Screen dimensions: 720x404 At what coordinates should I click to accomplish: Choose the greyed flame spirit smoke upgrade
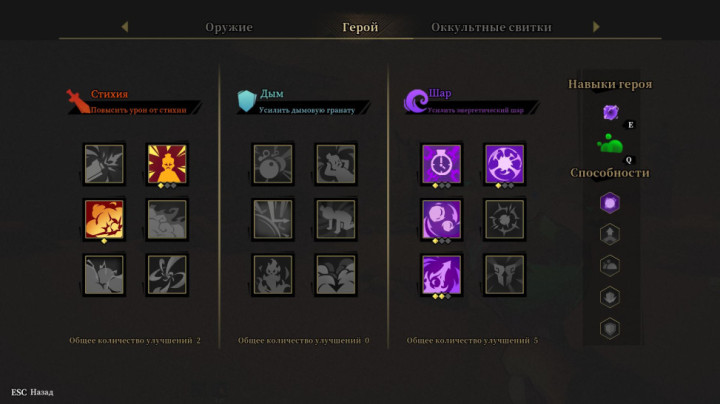[x=272, y=274]
